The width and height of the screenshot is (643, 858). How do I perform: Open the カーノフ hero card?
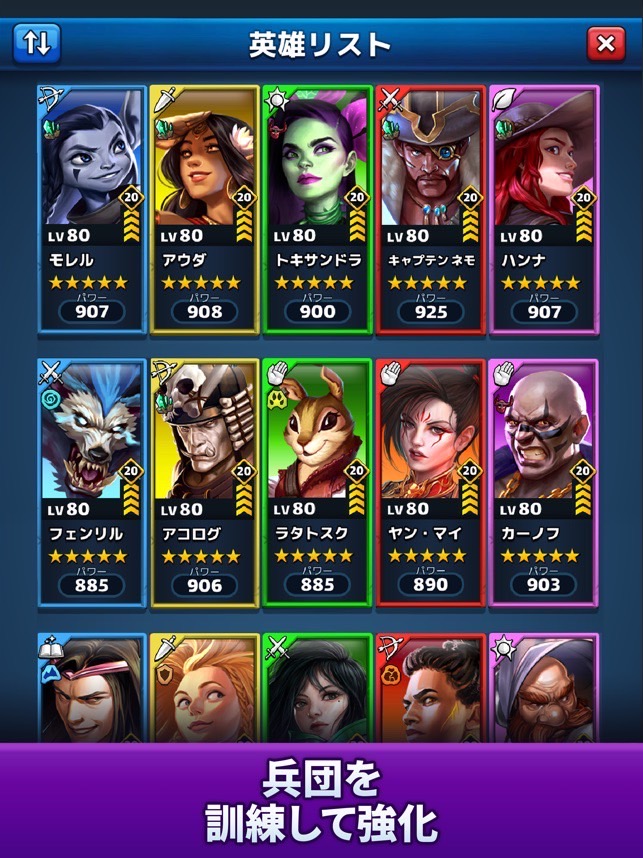(543, 482)
